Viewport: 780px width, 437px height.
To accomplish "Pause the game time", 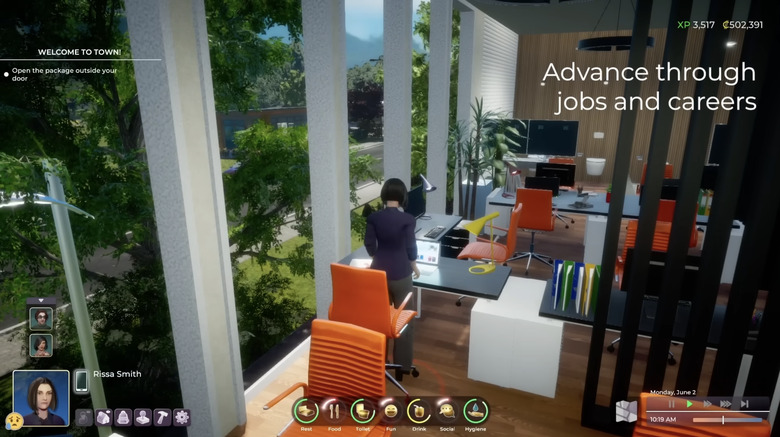I will (x=672, y=404).
